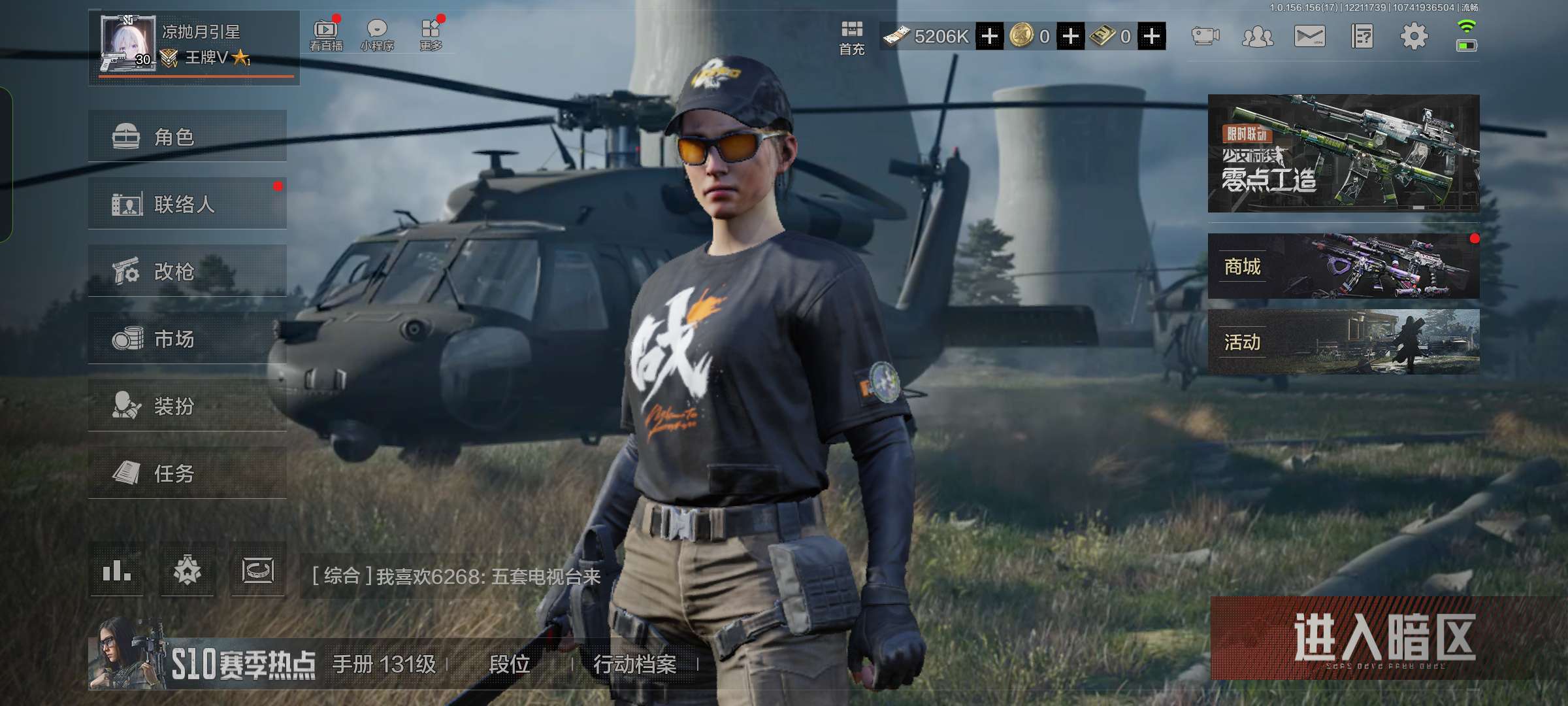Open the gear settings icon
1568x706 pixels.
point(1414,37)
